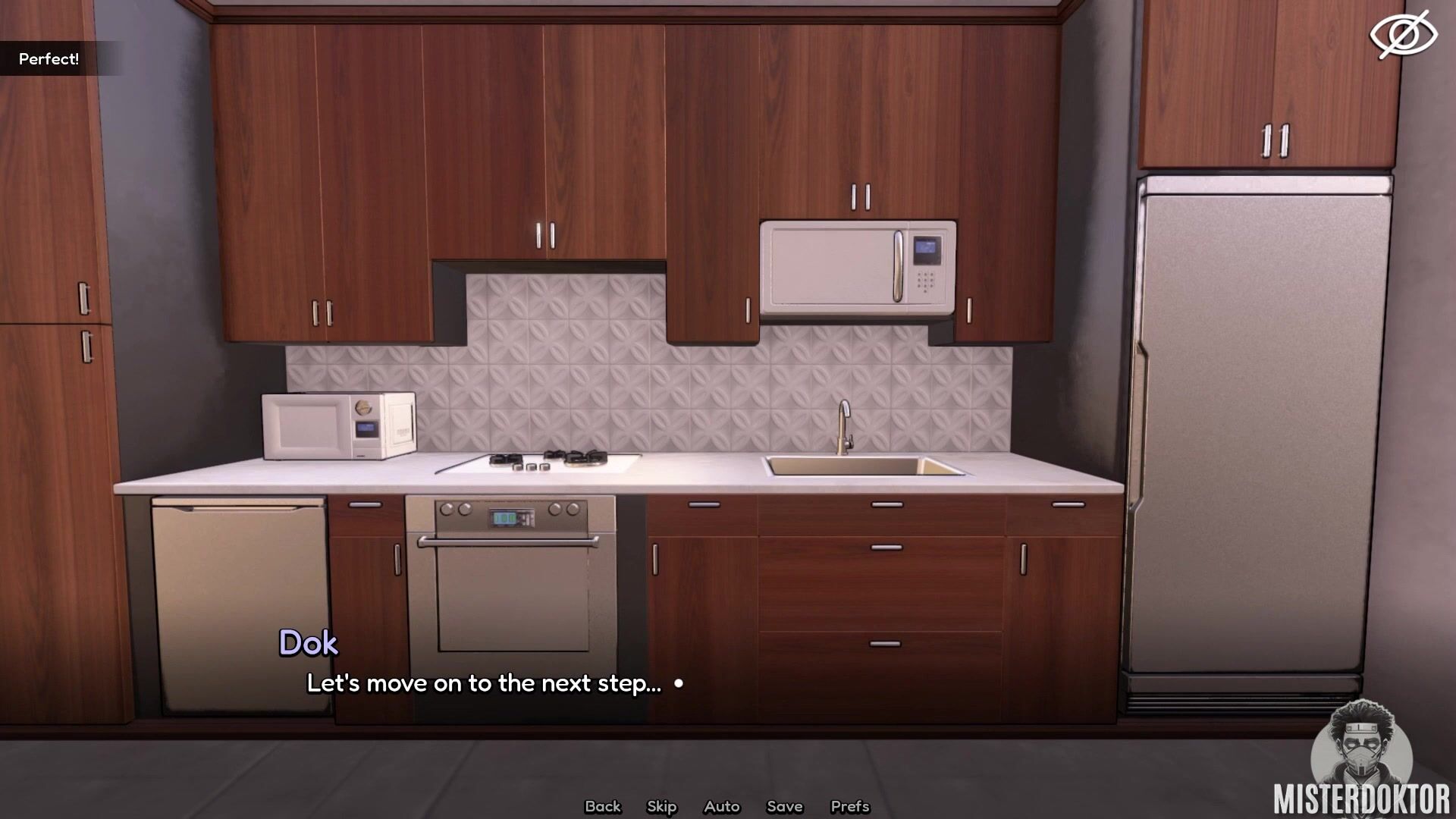Go back using the Back button
Image resolution: width=1456 pixels, height=819 pixels.
[x=602, y=806]
